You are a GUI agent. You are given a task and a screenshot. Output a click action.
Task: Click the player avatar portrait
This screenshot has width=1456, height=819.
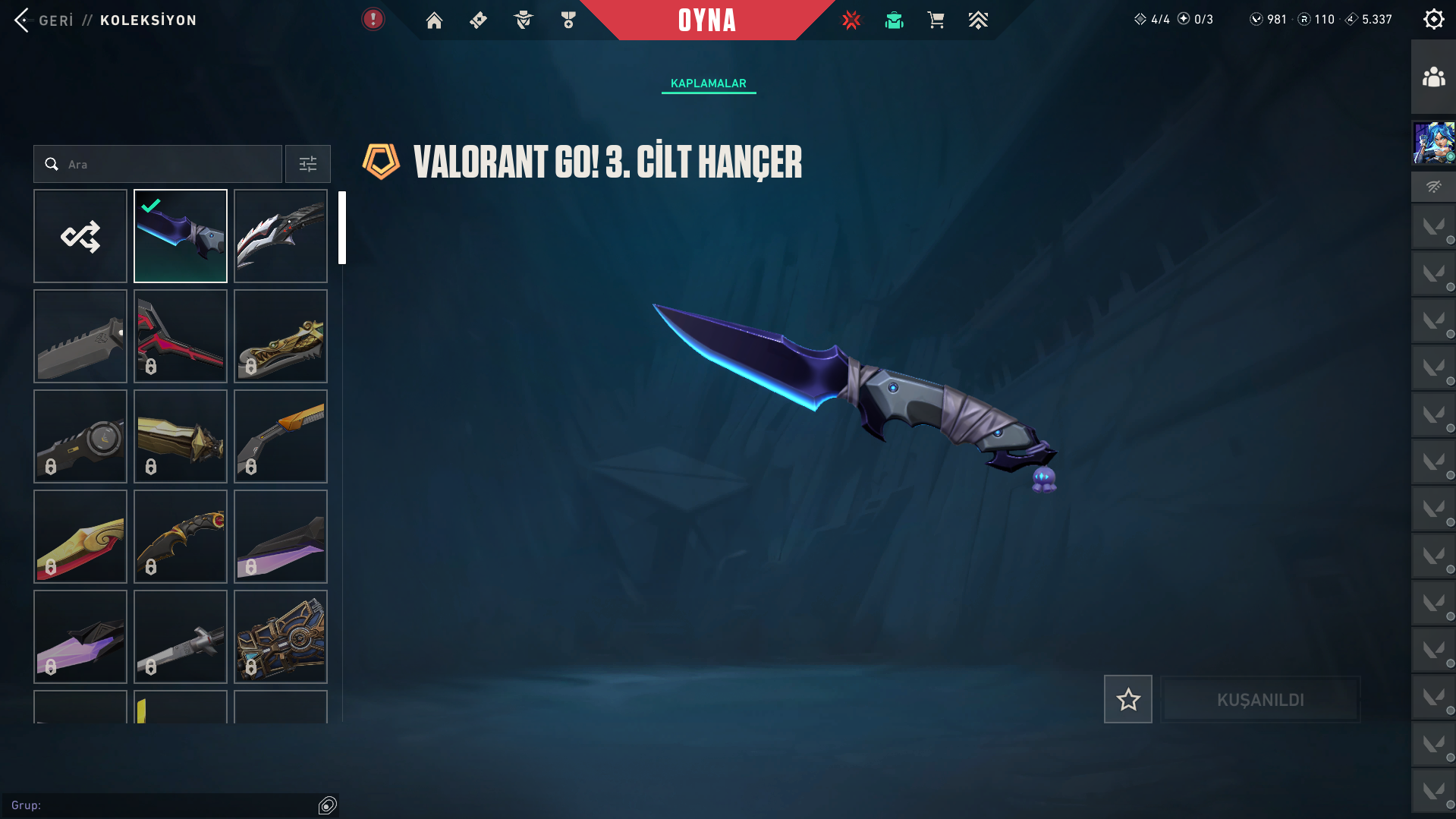(1433, 143)
